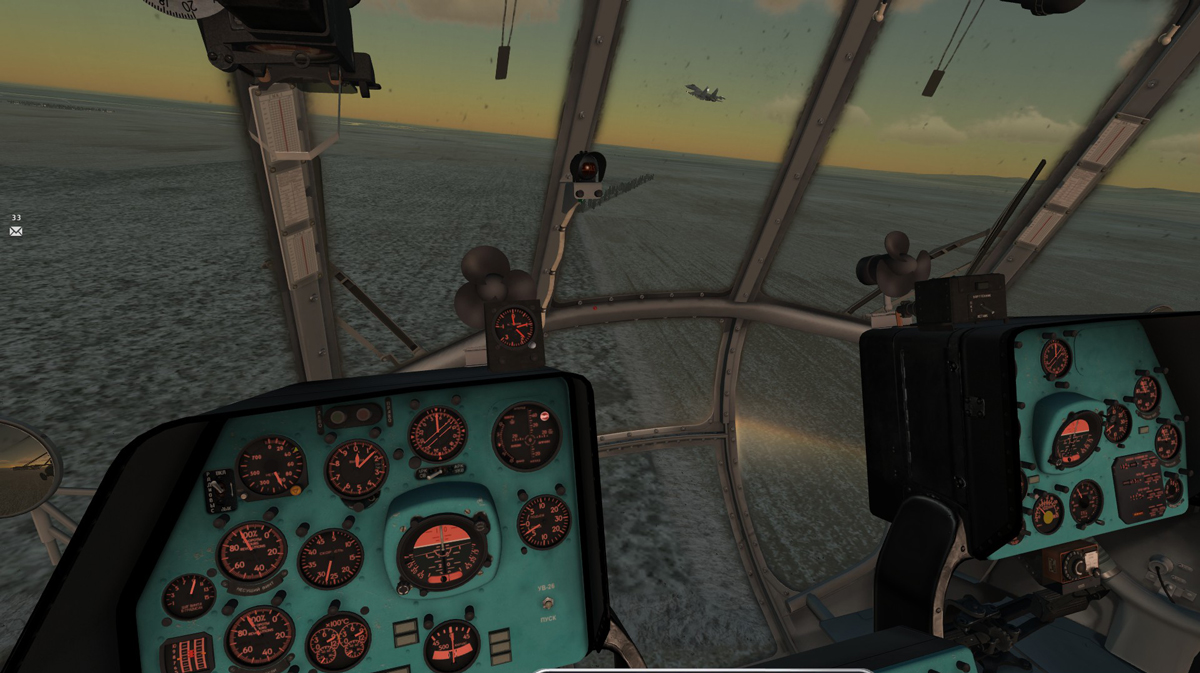Open the envelope chat messages icon
Screen dimensions: 1200x673
point(16,231)
